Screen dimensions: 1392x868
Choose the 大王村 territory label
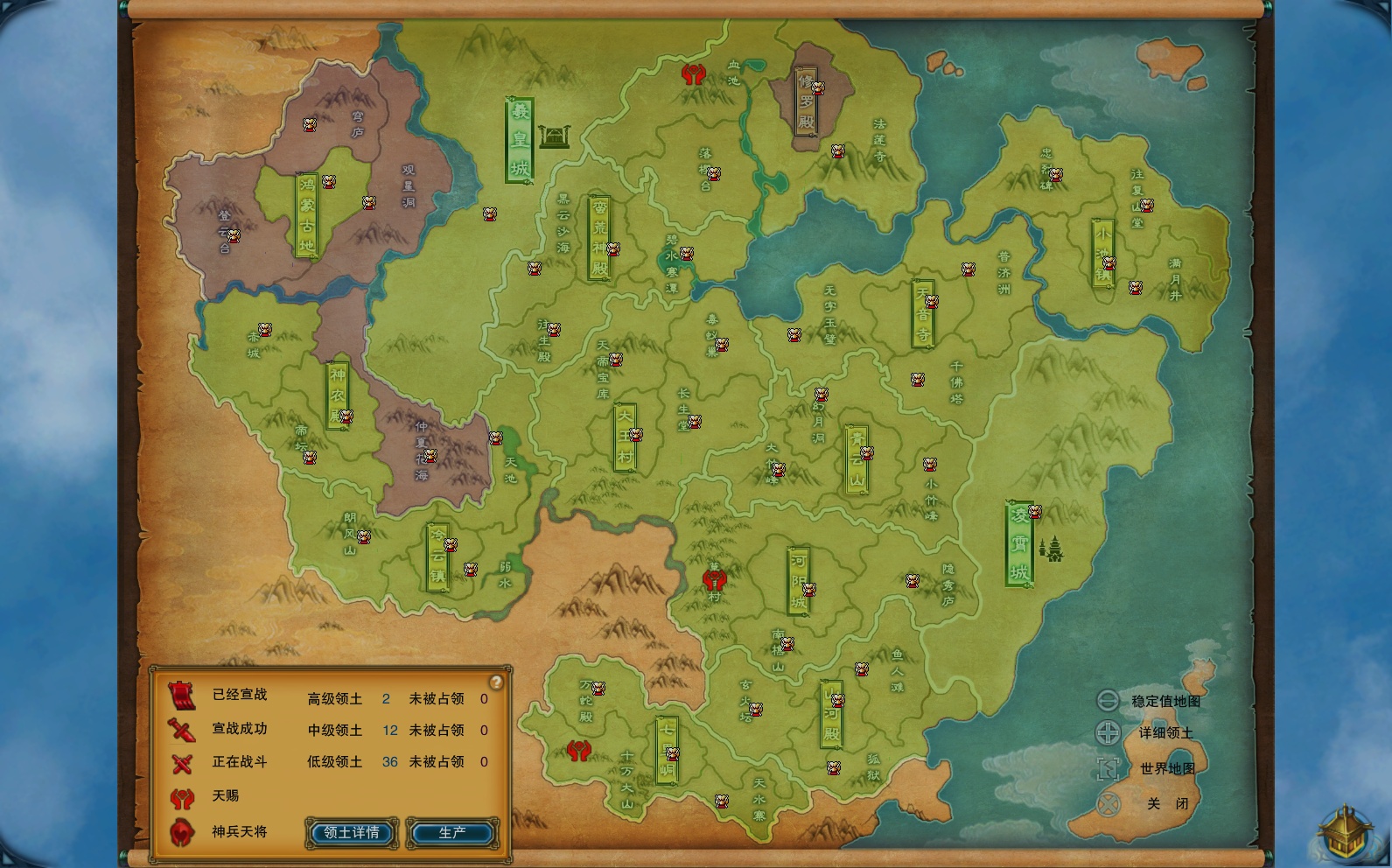tap(624, 437)
